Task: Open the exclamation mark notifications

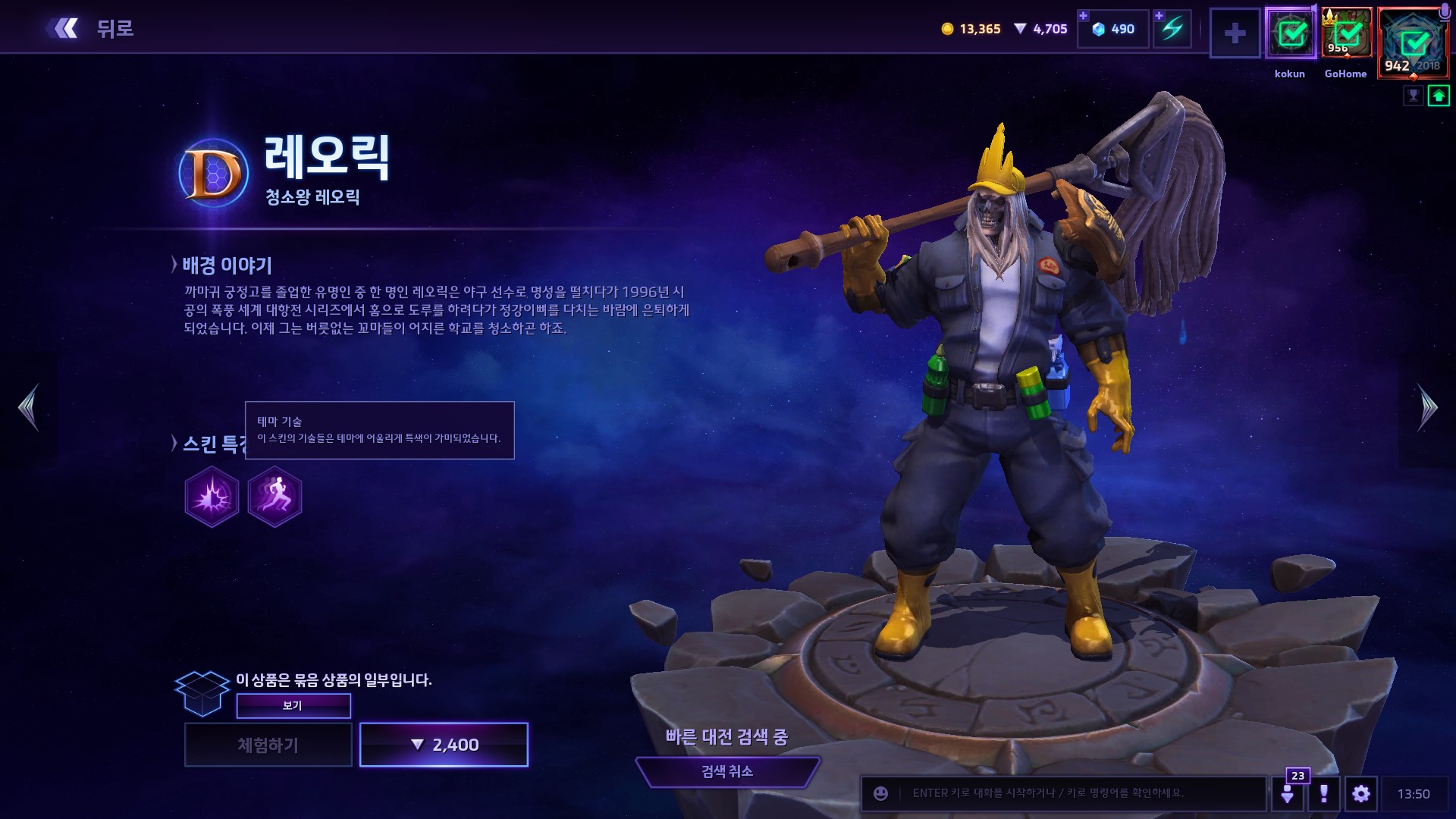Action: click(x=1323, y=793)
